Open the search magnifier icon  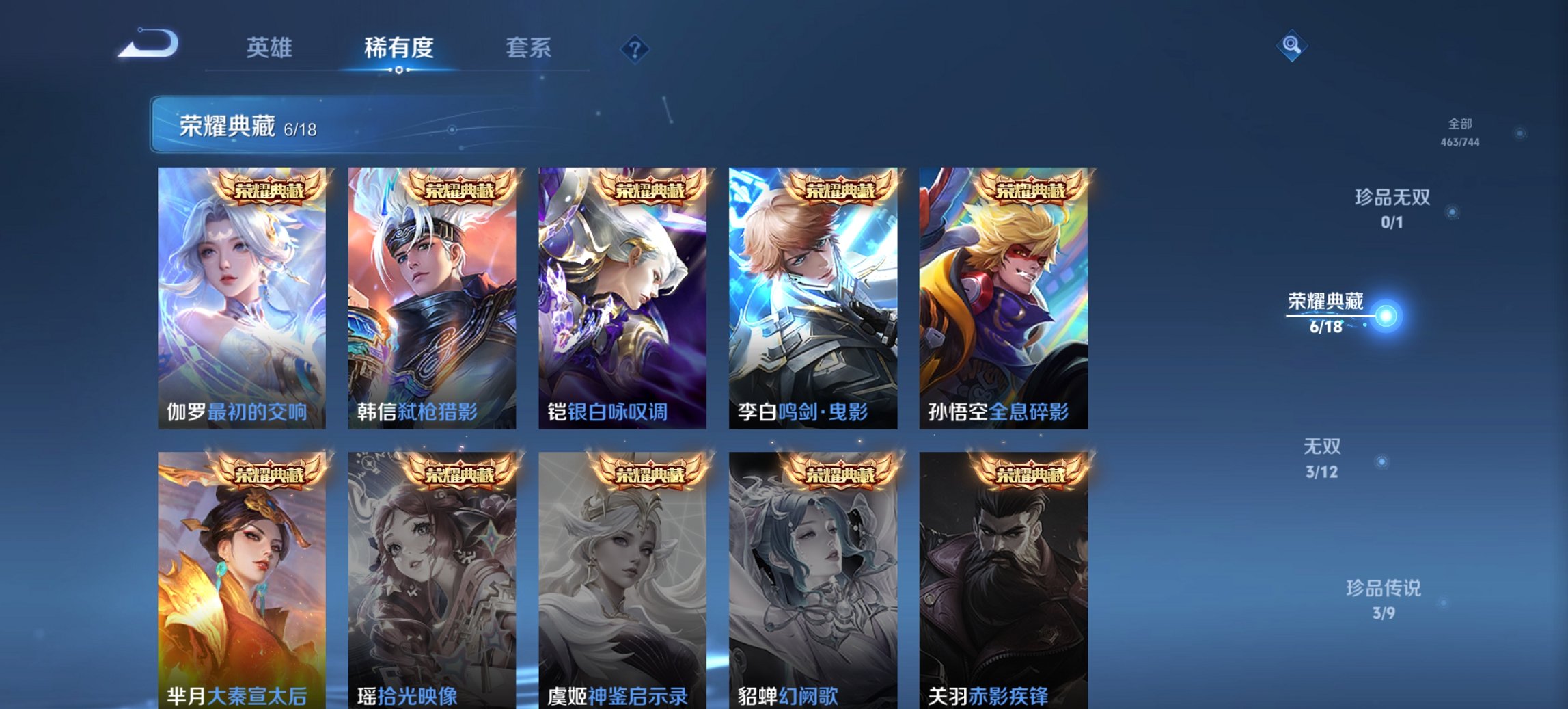(x=1291, y=46)
